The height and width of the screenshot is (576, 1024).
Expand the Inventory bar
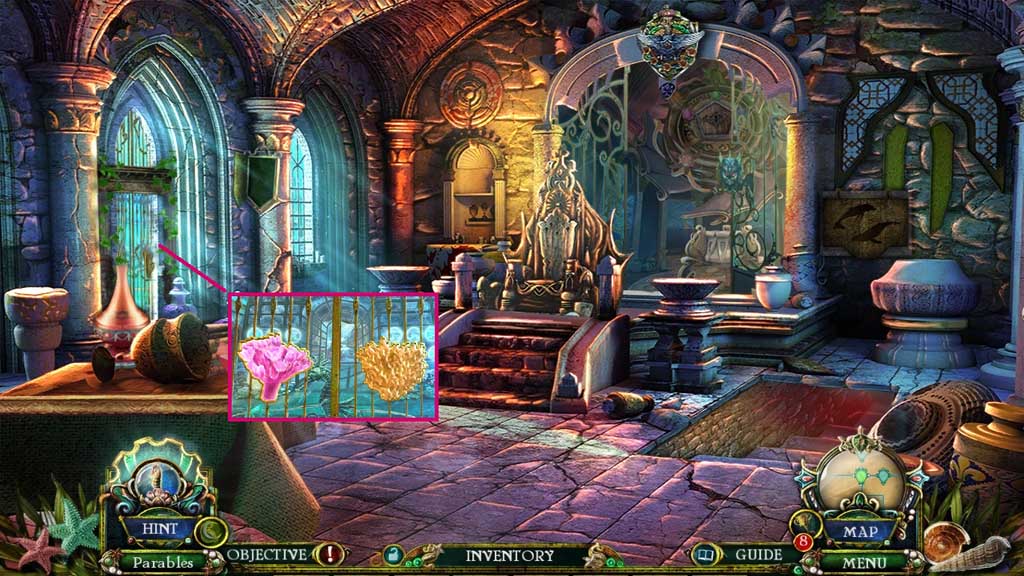[x=509, y=555]
